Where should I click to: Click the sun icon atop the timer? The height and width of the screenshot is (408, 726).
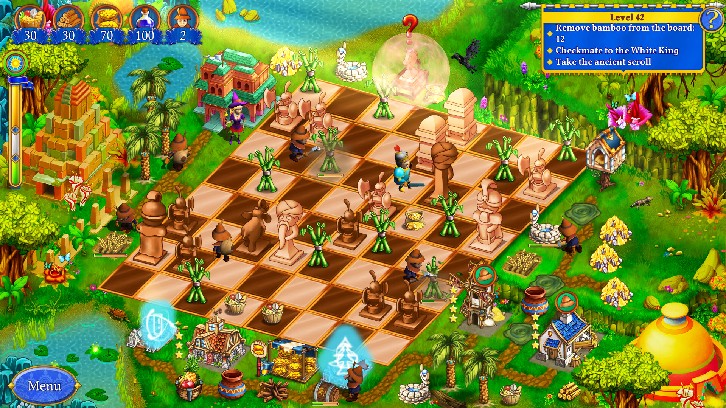(x=15, y=63)
